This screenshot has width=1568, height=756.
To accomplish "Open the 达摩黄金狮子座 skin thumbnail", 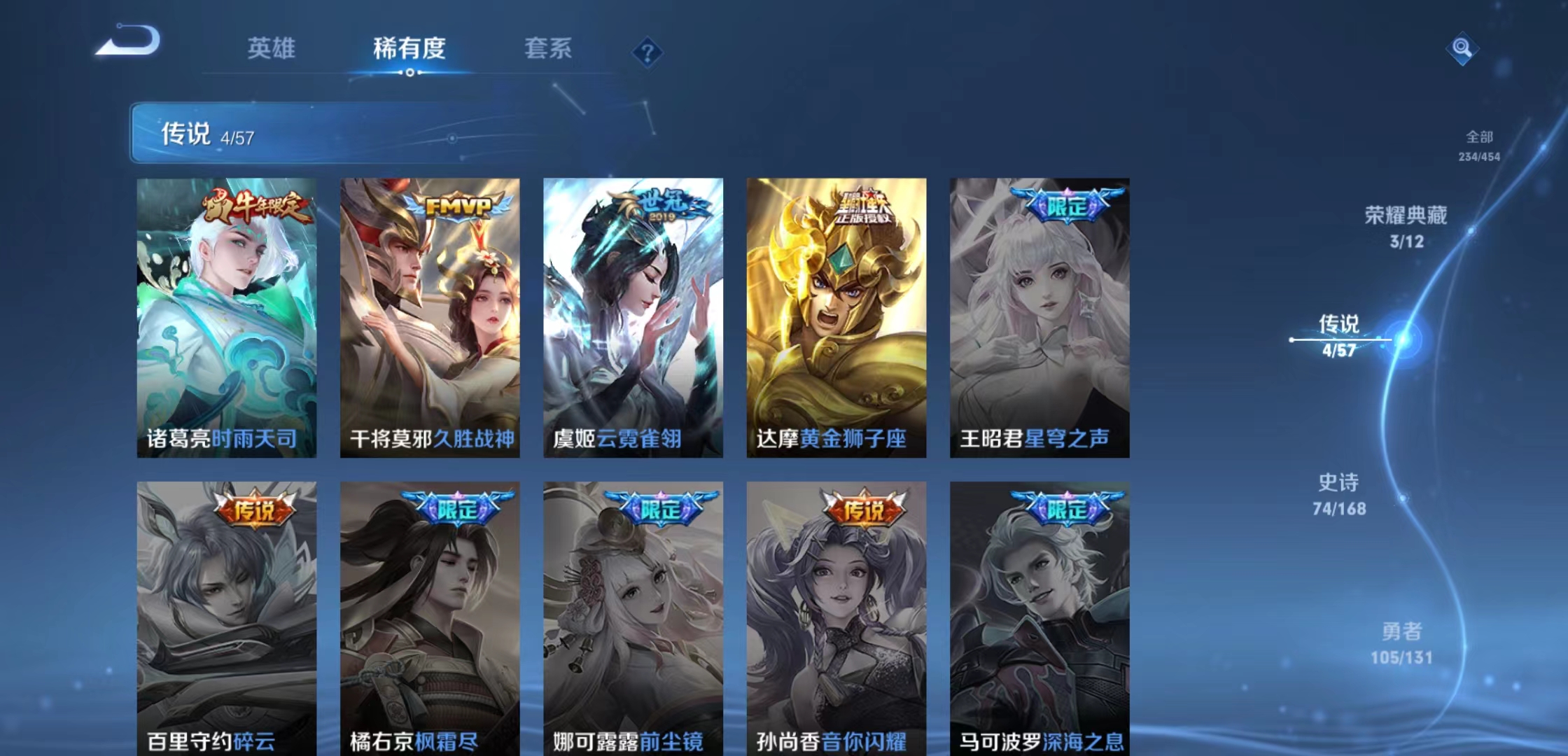I will pyautogui.click(x=836, y=315).
